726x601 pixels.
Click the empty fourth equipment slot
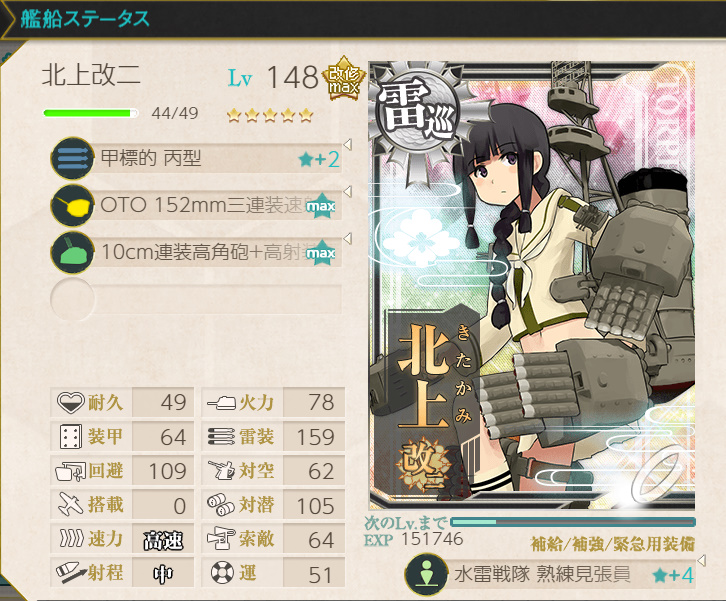[196, 299]
